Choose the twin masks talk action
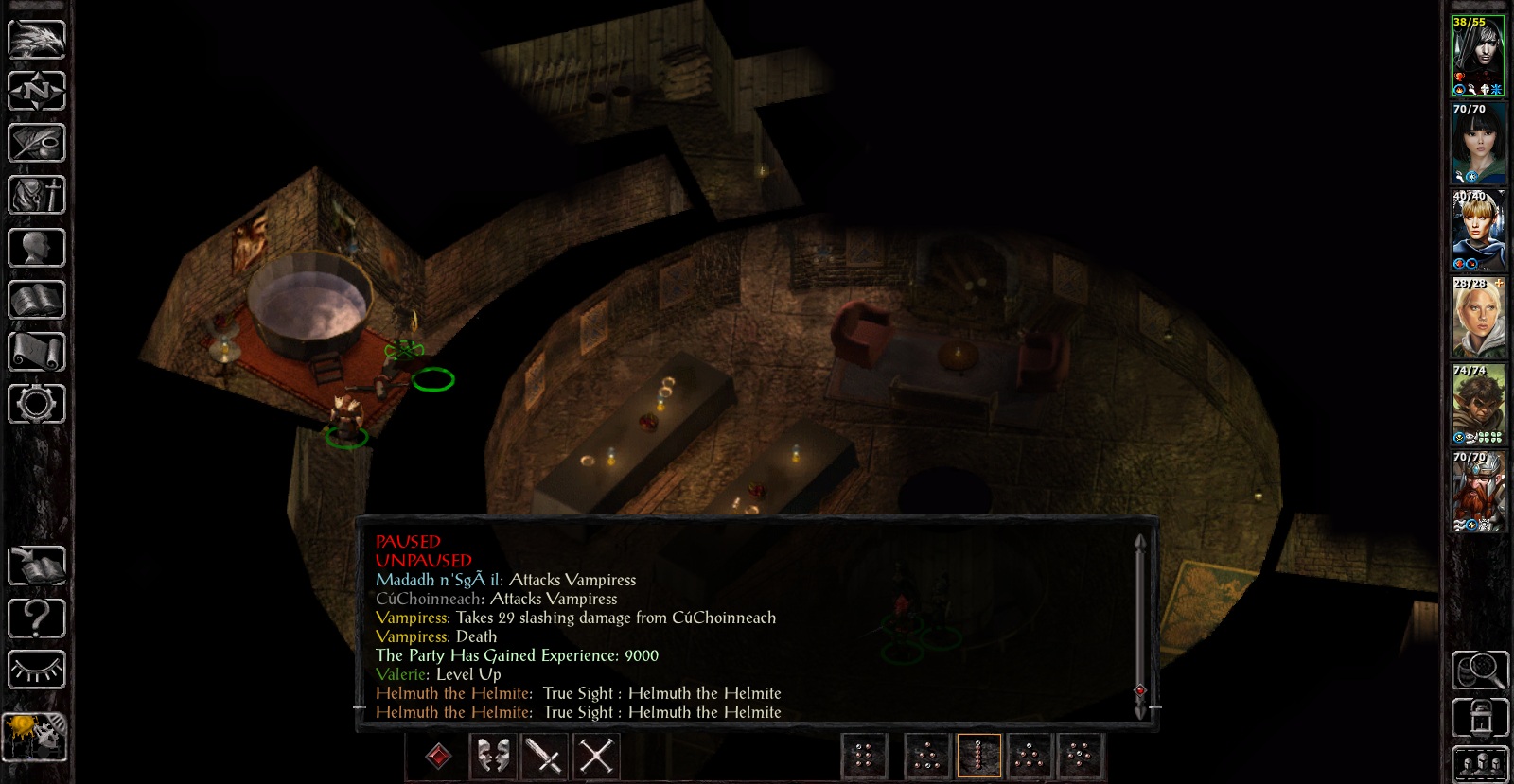The height and width of the screenshot is (784, 1514). point(492,756)
